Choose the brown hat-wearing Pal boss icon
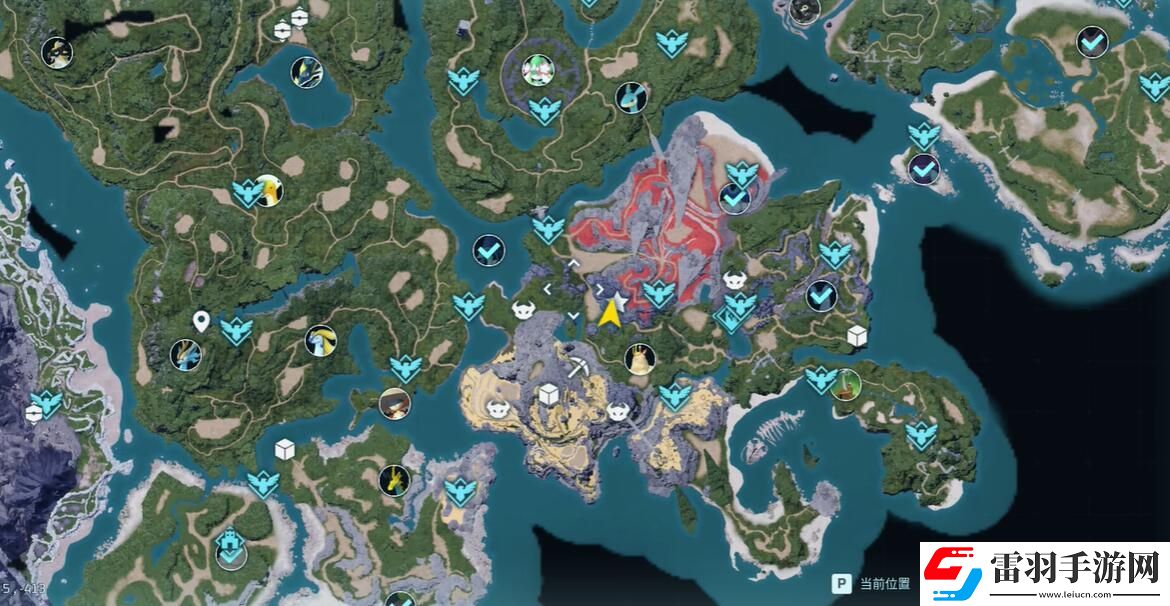Image resolution: width=1170 pixels, height=606 pixels. click(394, 403)
